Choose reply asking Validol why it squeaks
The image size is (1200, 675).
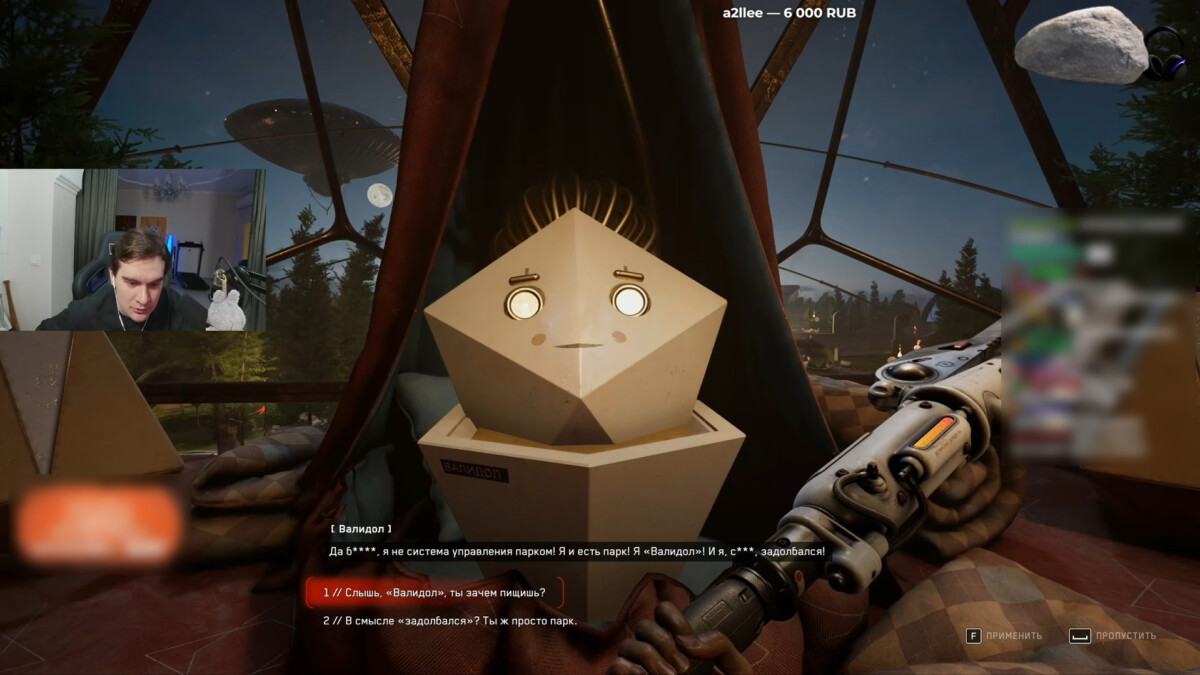(x=434, y=593)
